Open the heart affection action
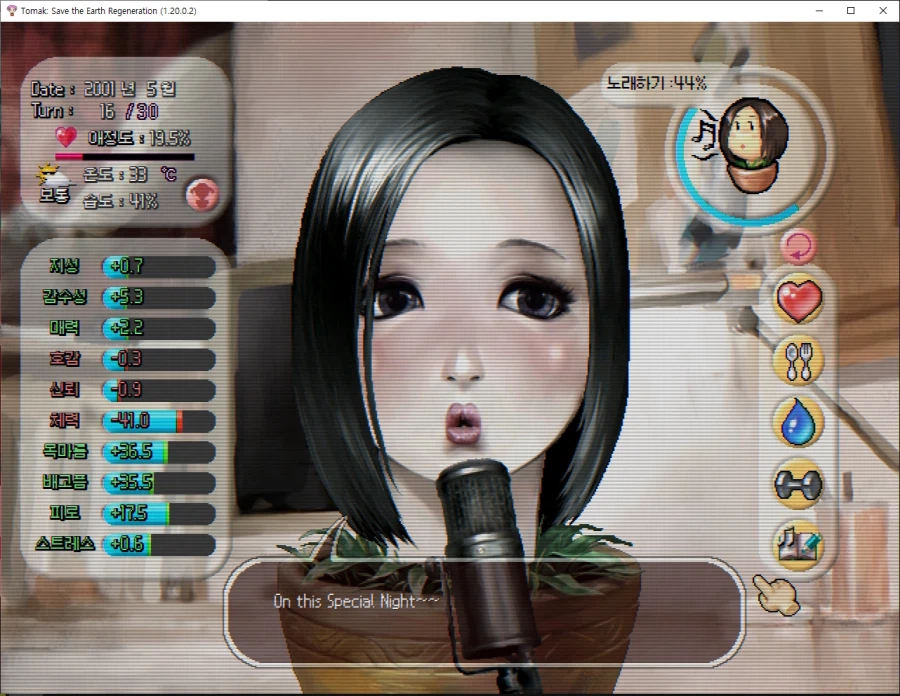900x696 pixels. [798, 300]
